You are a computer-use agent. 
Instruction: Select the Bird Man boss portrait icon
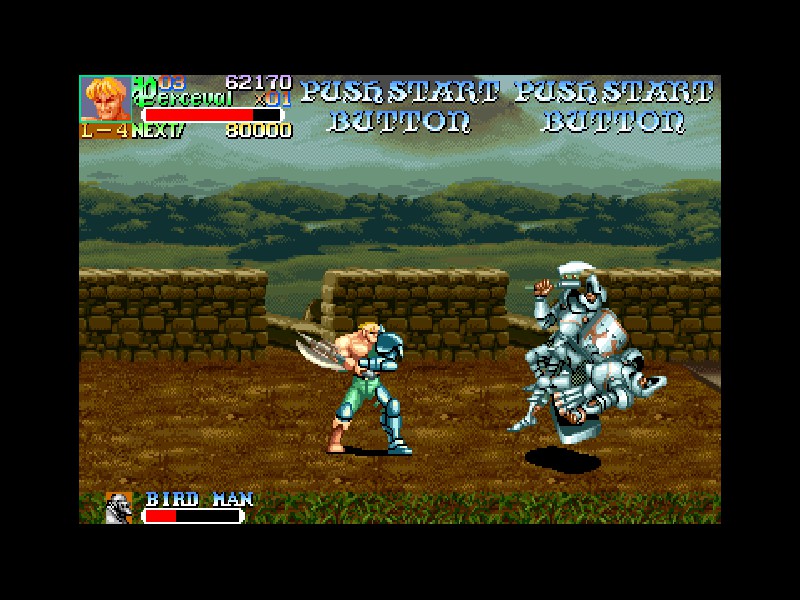point(119,508)
